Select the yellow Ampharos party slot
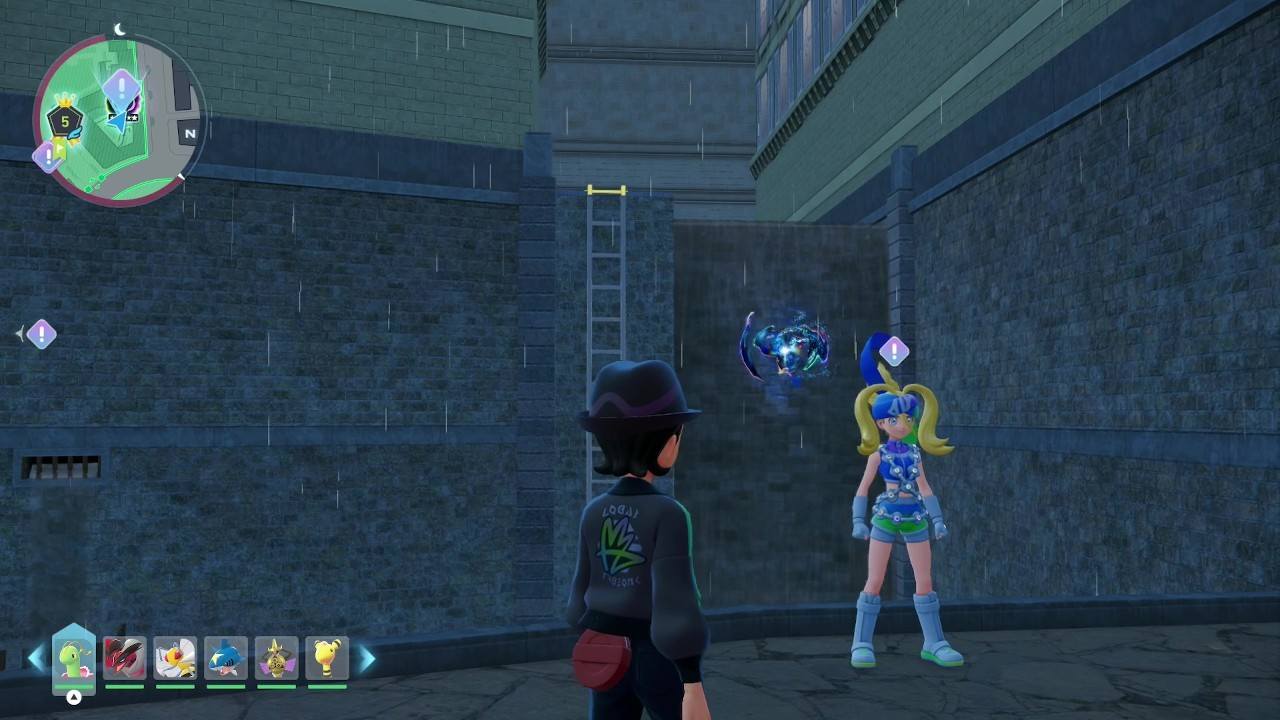The height and width of the screenshot is (720, 1280). click(327, 658)
